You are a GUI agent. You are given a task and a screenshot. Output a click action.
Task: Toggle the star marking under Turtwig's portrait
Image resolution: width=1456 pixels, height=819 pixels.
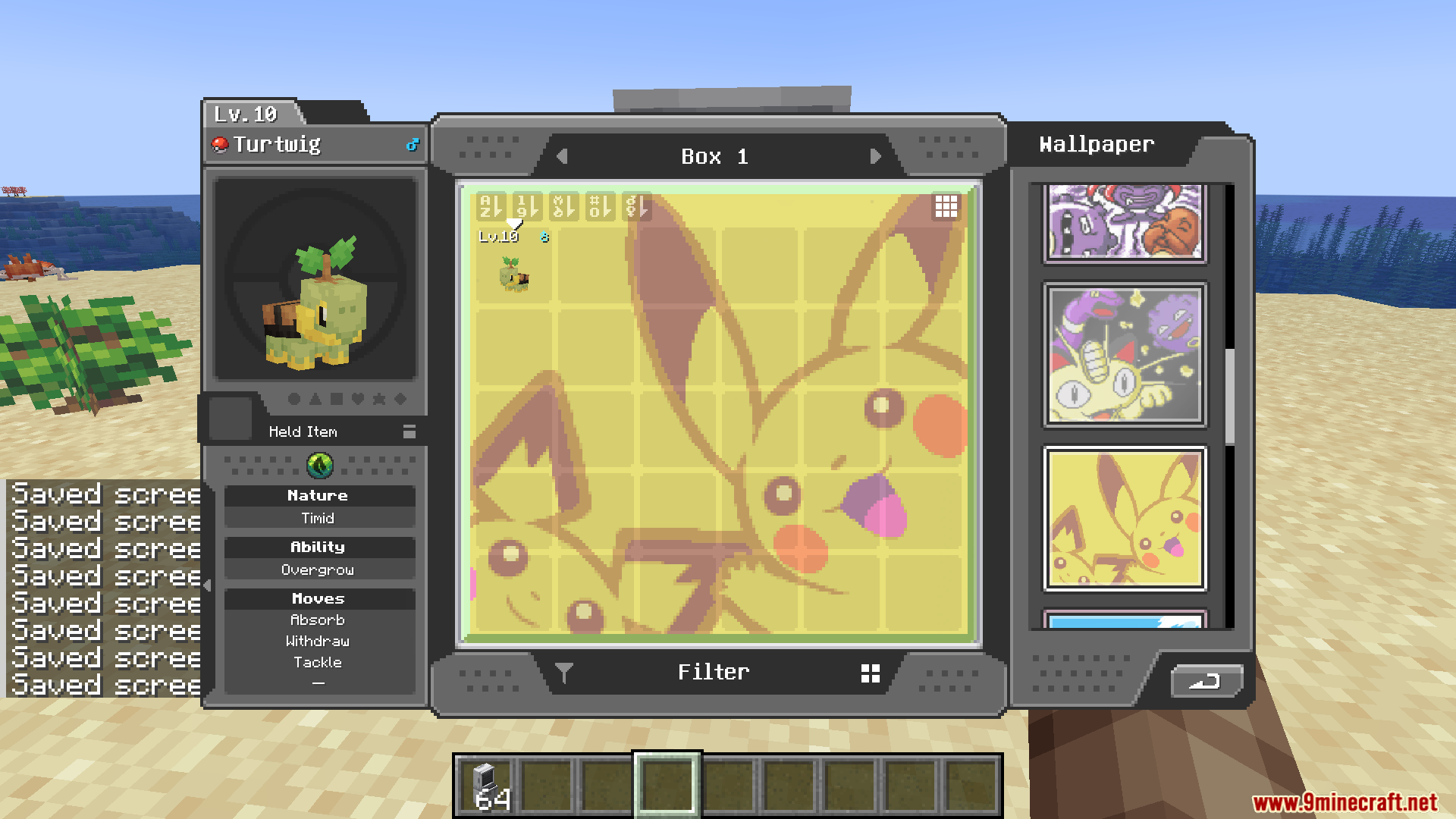click(x=379, y=400)
